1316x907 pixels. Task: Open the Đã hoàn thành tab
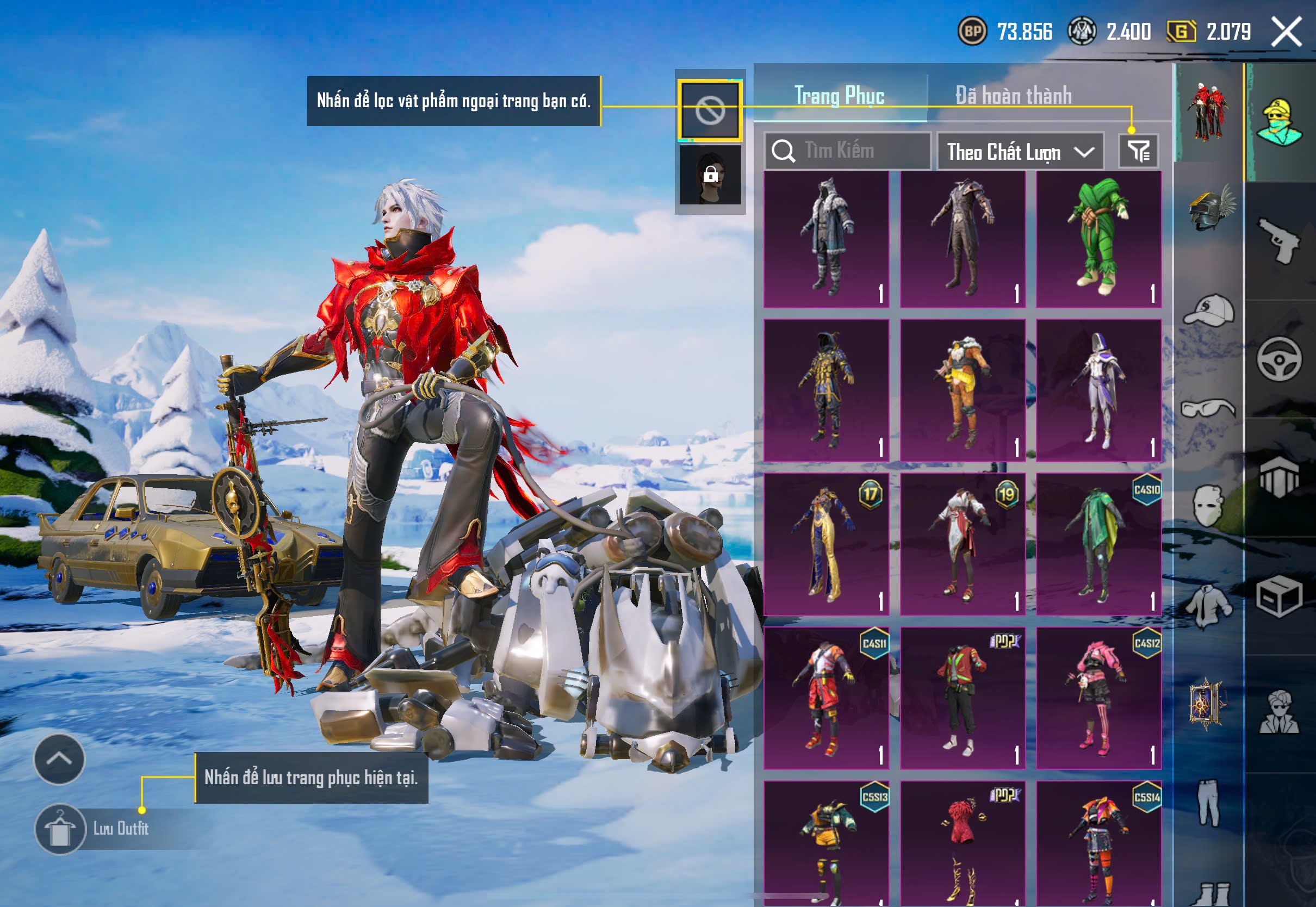click(x=1014, y=96)
